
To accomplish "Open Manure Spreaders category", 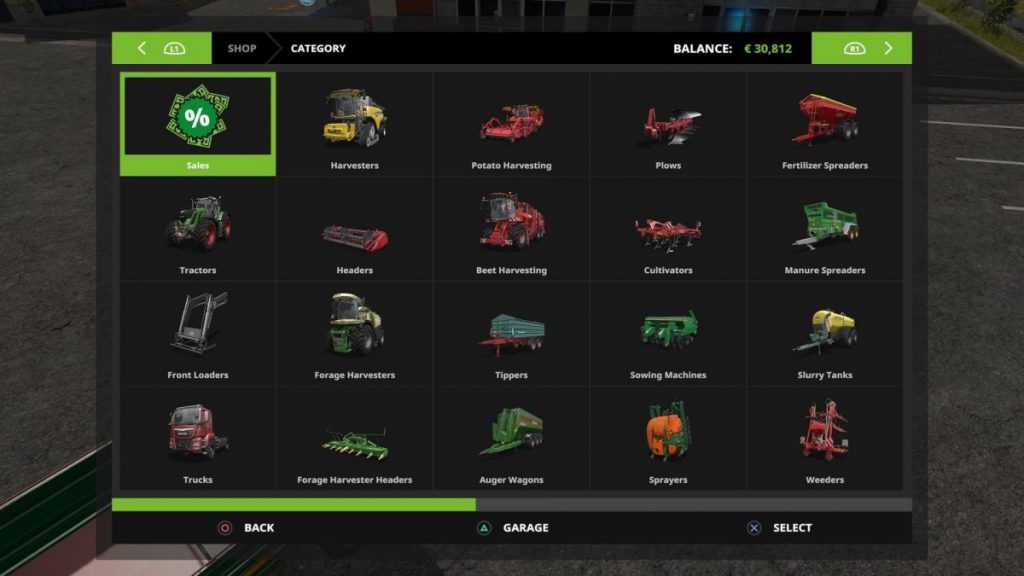I will coord(824,229).
